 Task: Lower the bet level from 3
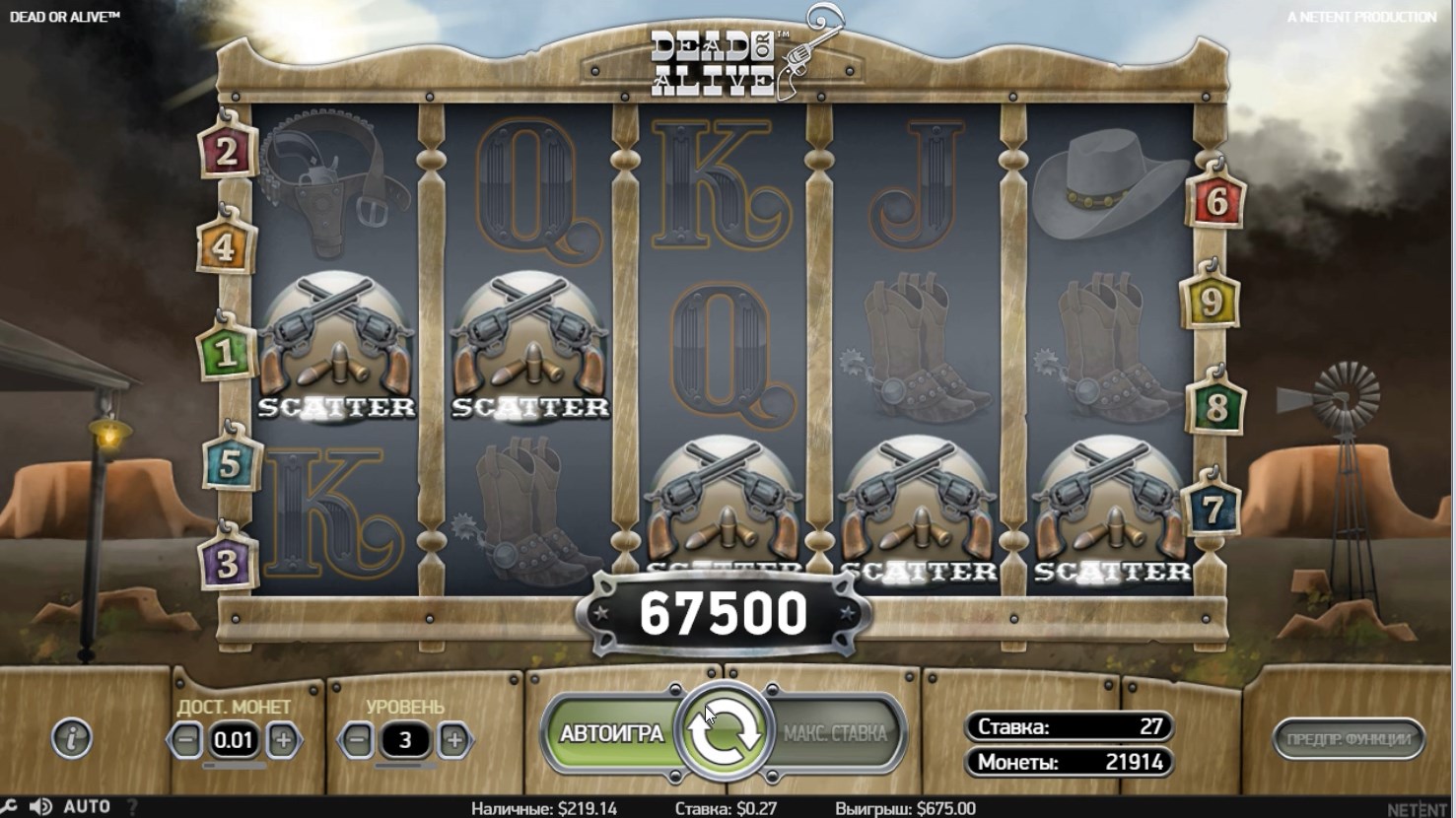358,739
